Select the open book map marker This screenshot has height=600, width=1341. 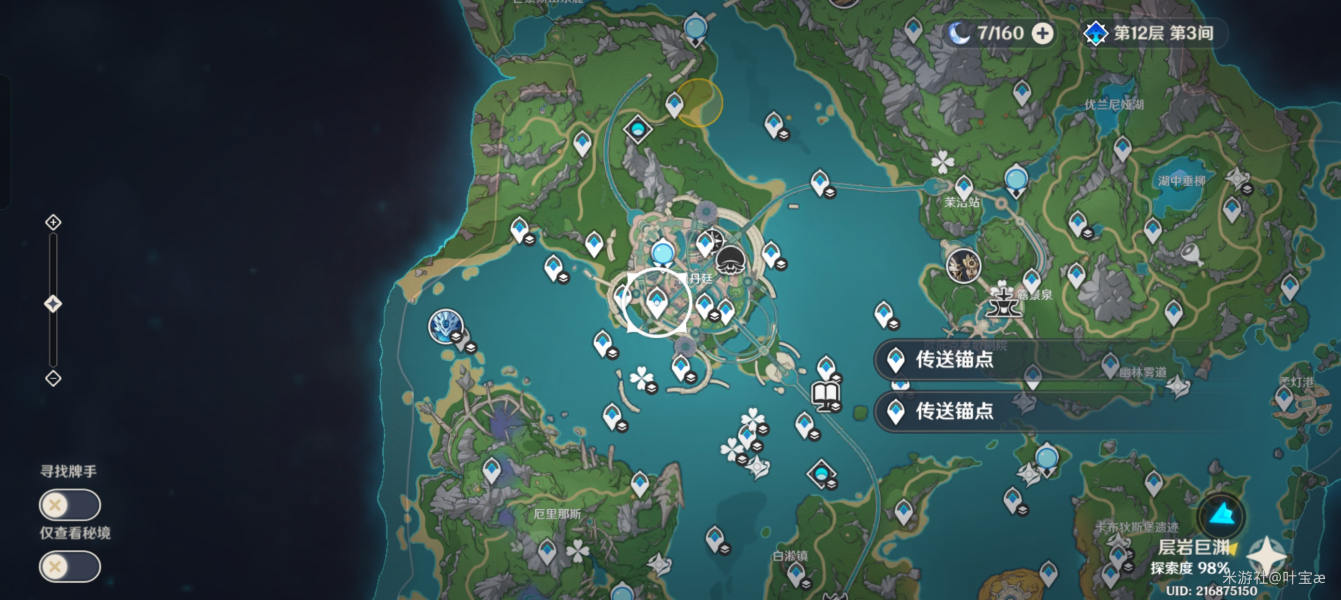[x=826, y=397]
